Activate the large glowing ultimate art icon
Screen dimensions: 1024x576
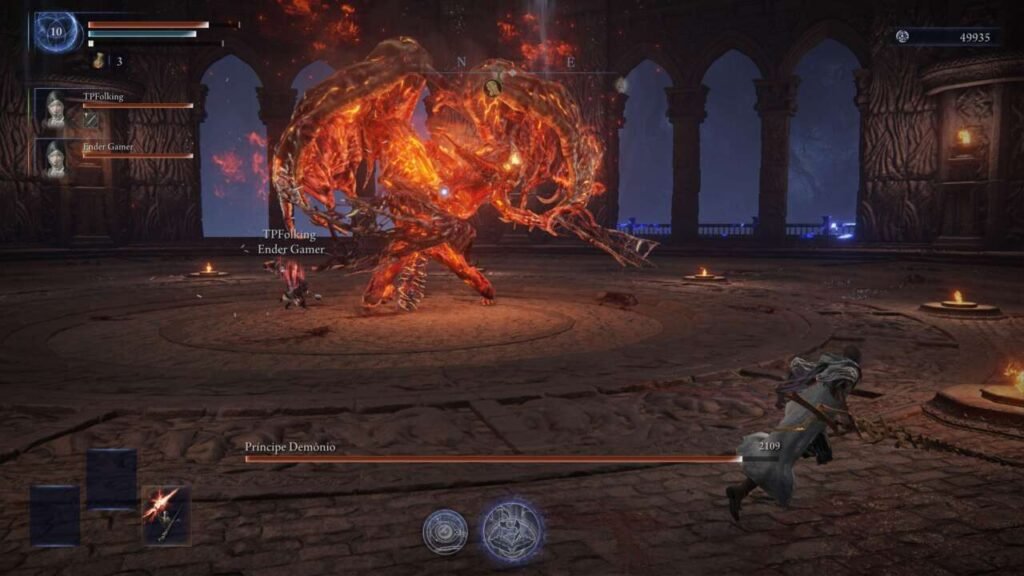click(512, 531)
